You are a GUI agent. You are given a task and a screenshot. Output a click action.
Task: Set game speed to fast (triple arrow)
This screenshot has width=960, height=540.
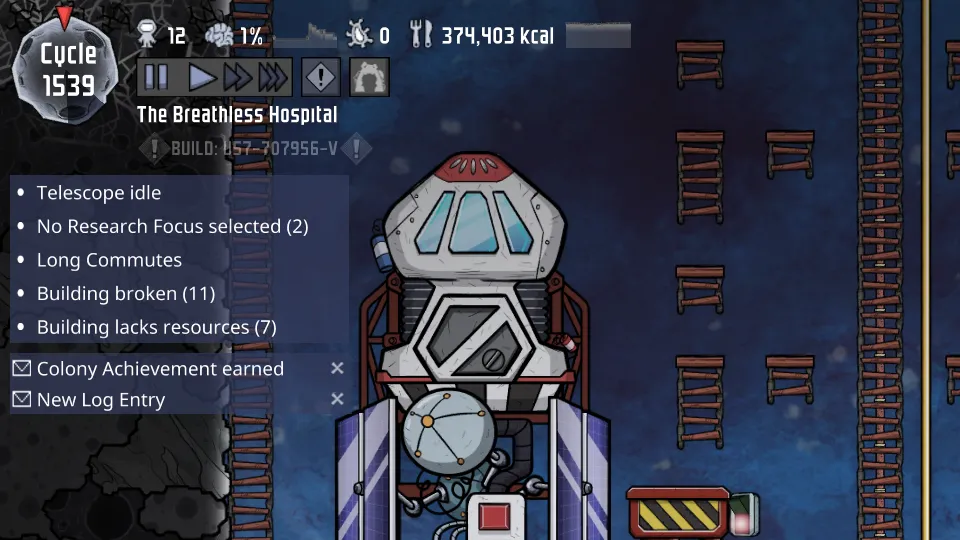(x=273, y=77)
